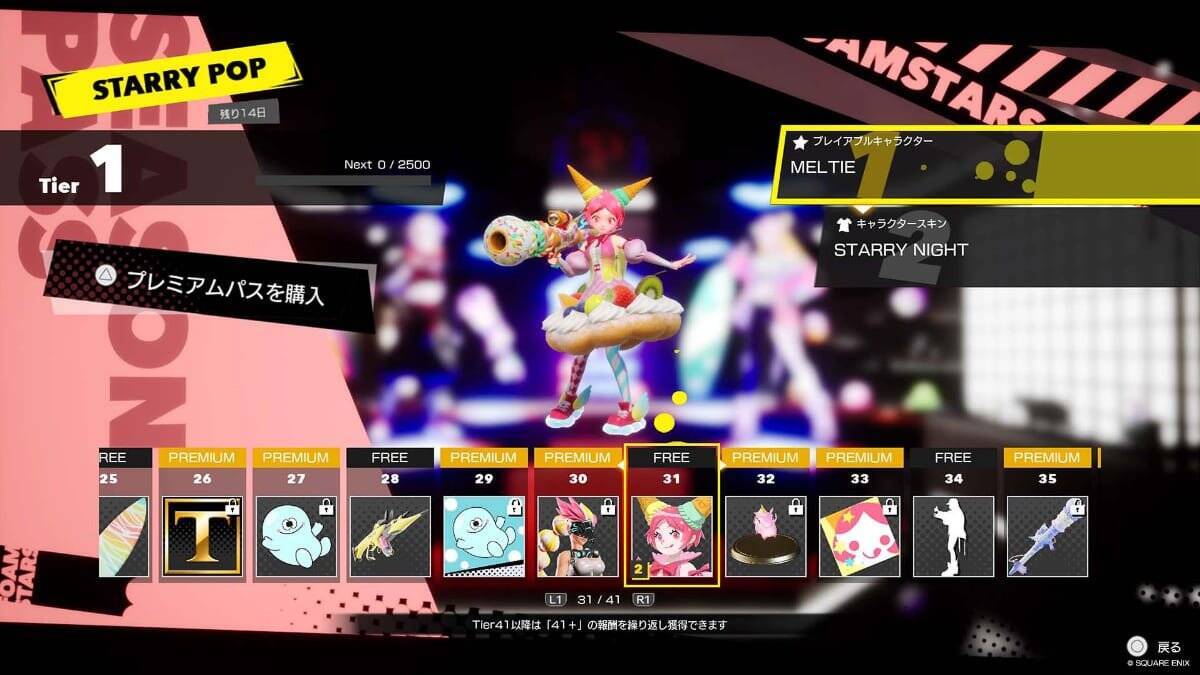The width and height of the screenshot is (1200, 675).
Task: Choose tier 30 pink-haired masked character reward
Action: (578, 536)
